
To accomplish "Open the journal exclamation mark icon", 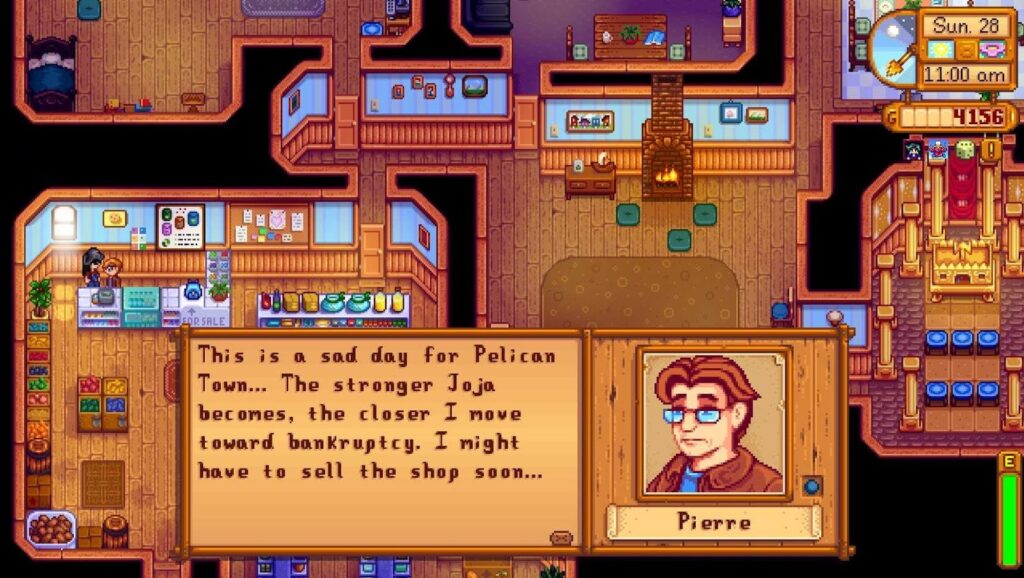I will [991, 151].
